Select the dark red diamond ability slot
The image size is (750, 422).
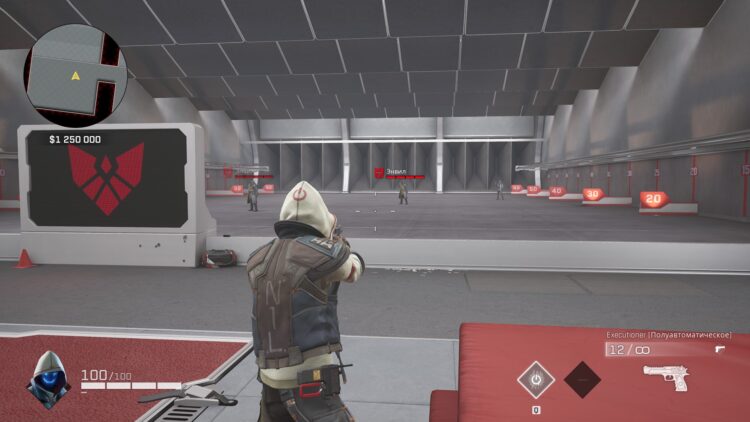(583, 380)
